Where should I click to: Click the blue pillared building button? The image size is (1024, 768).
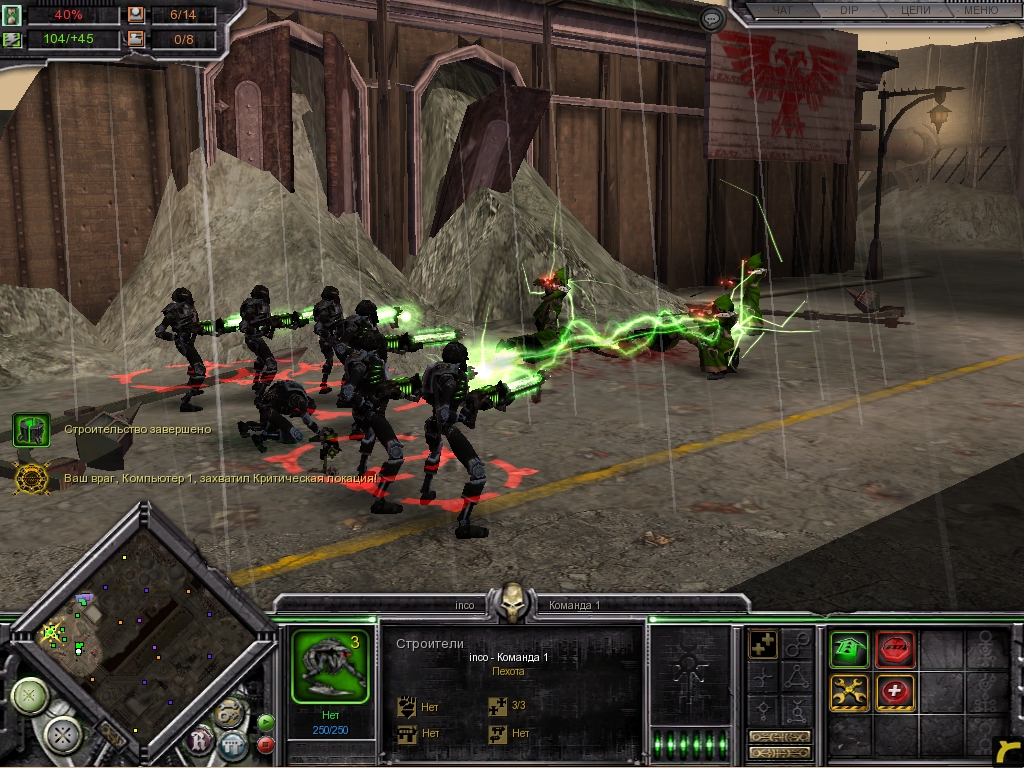point(233,744)
